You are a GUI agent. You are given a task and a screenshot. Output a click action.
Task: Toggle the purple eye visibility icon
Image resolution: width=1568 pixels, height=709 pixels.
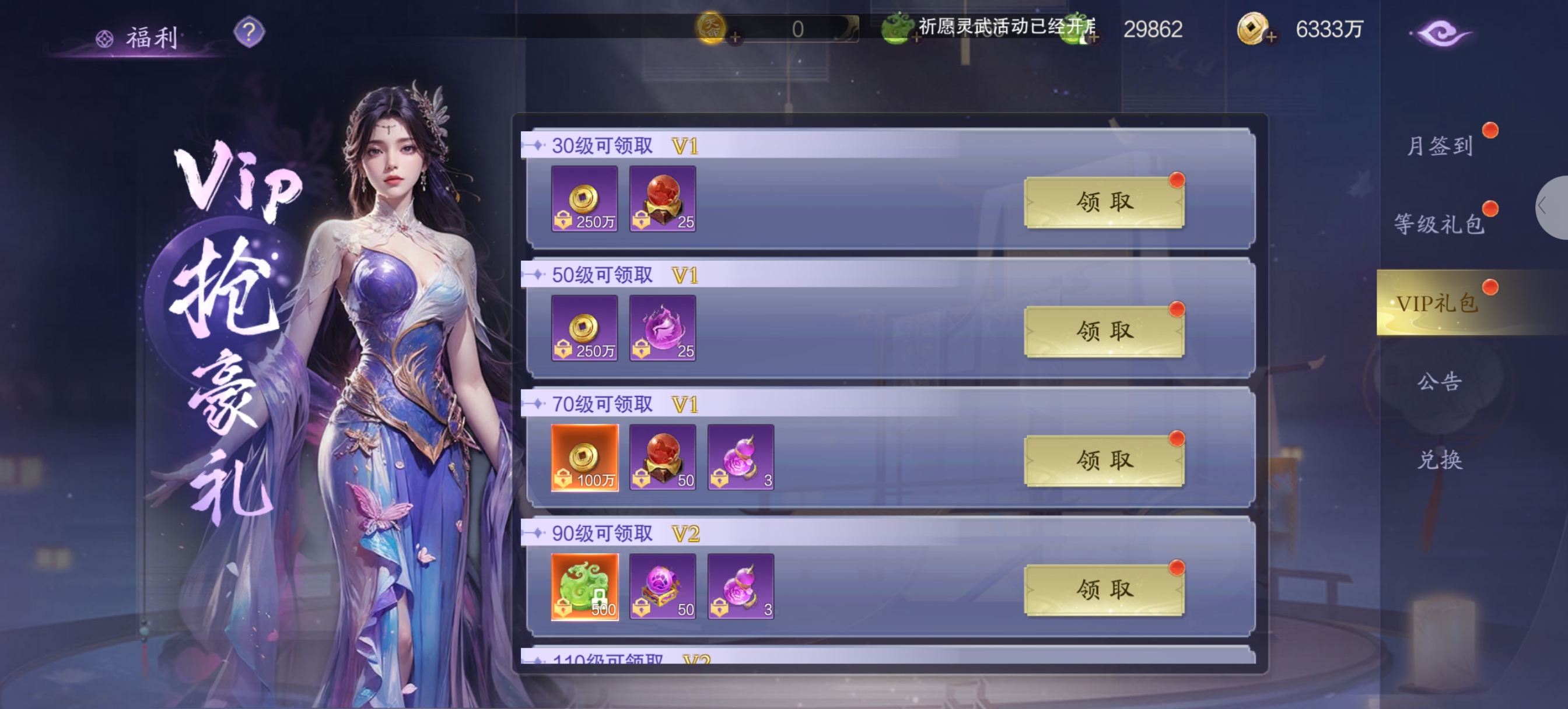click(x=1441, y=33)
